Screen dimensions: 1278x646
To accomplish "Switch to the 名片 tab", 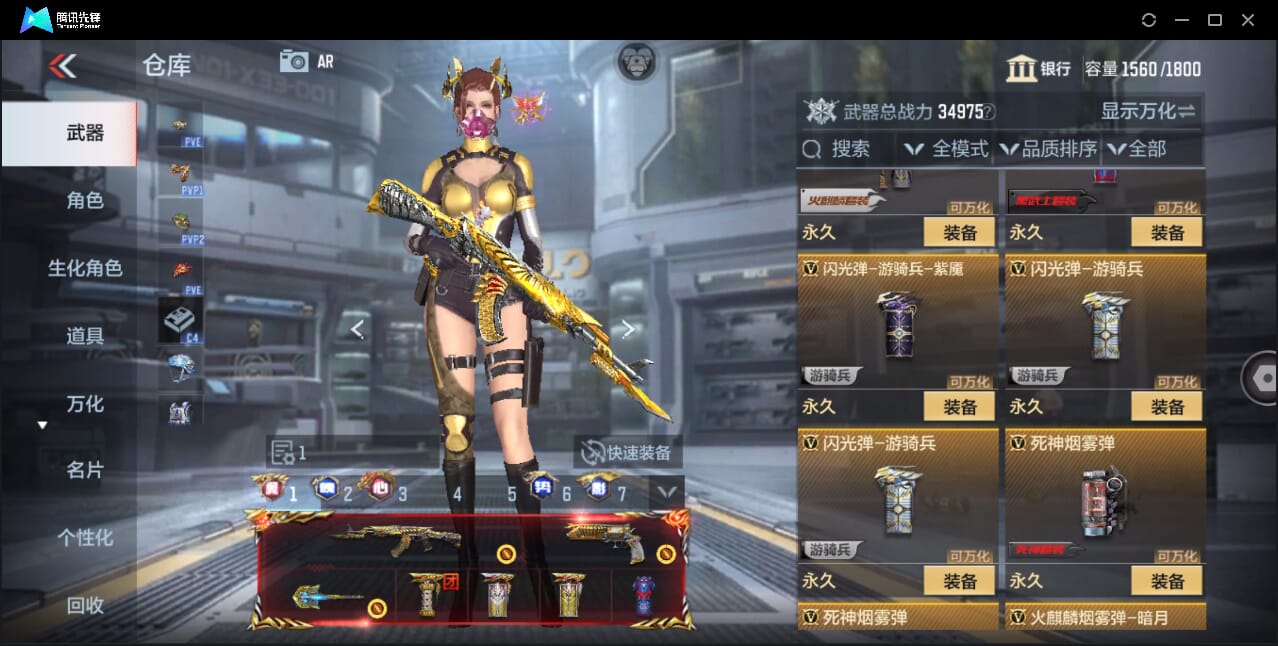I will pos(85,470).
